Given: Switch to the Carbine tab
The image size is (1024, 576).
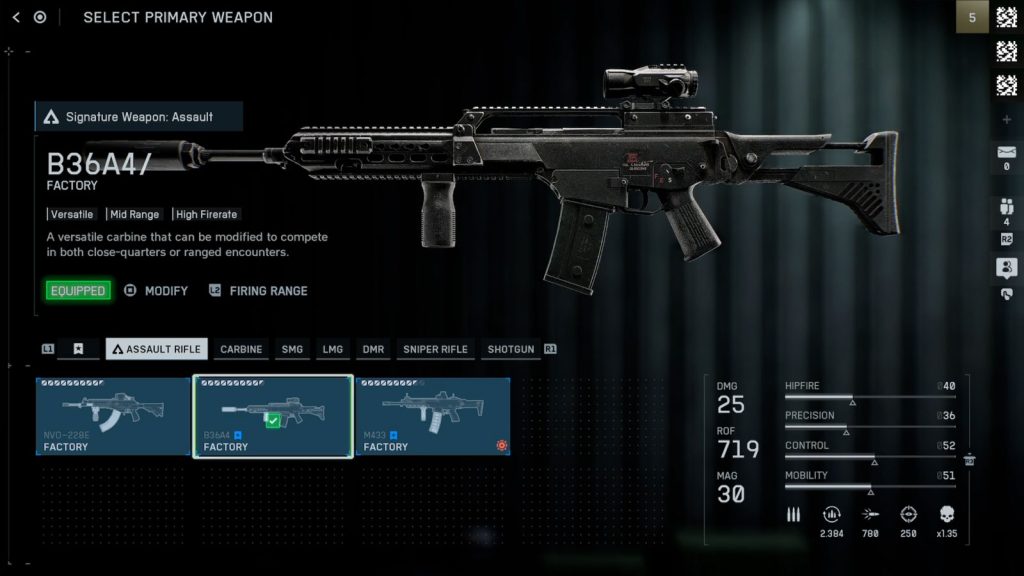Looking at the screenshot, I should 241,349.
